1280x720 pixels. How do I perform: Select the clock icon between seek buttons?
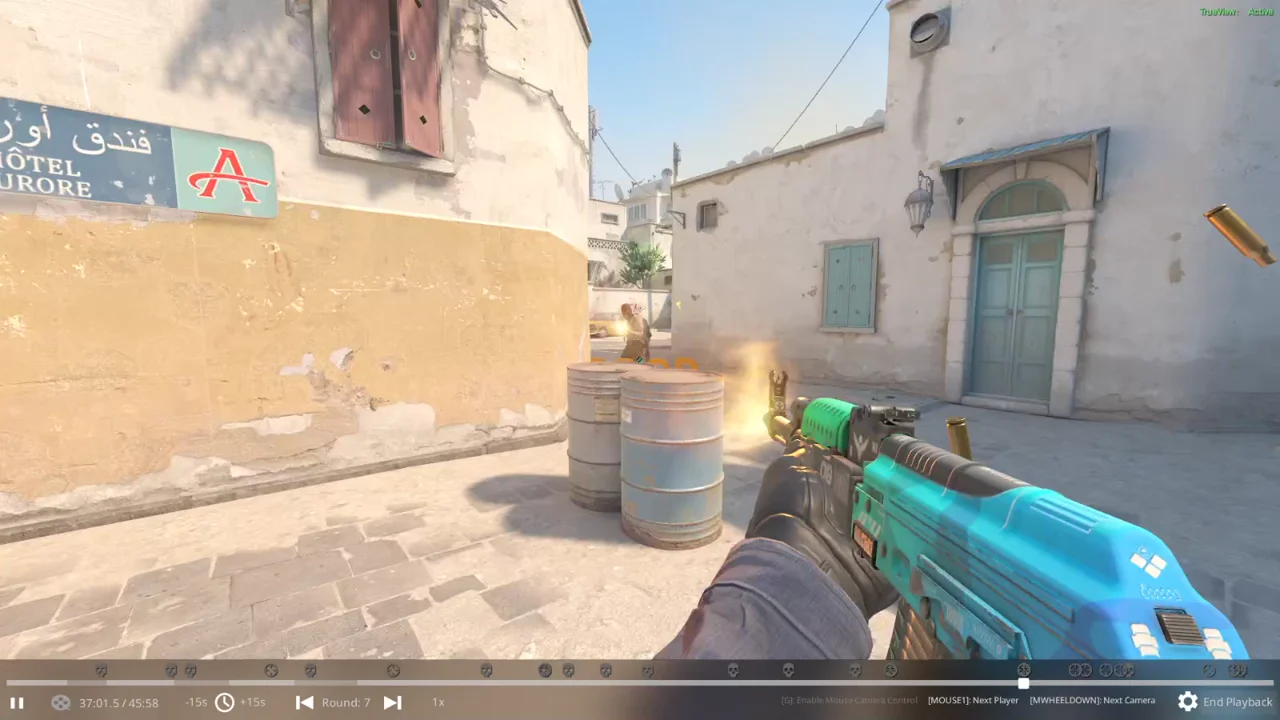[x=224, y=702]
